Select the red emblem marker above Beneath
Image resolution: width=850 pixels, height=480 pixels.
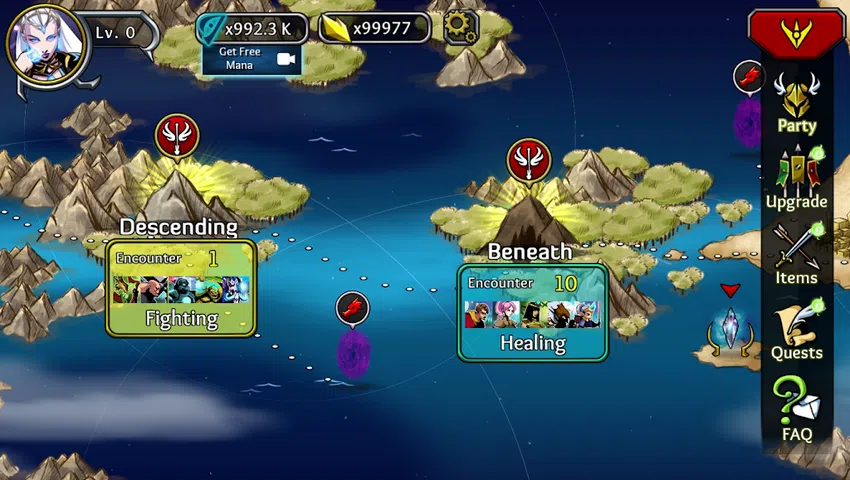click(529, 160)
